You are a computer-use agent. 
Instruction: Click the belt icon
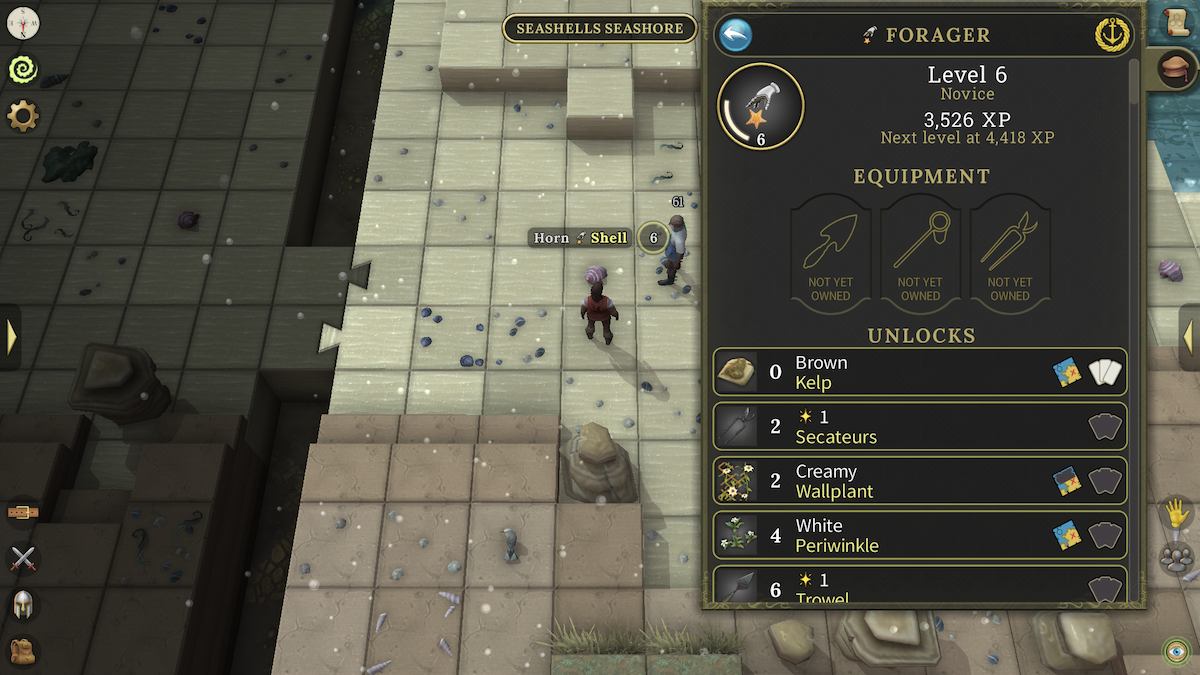click(22, 513)
